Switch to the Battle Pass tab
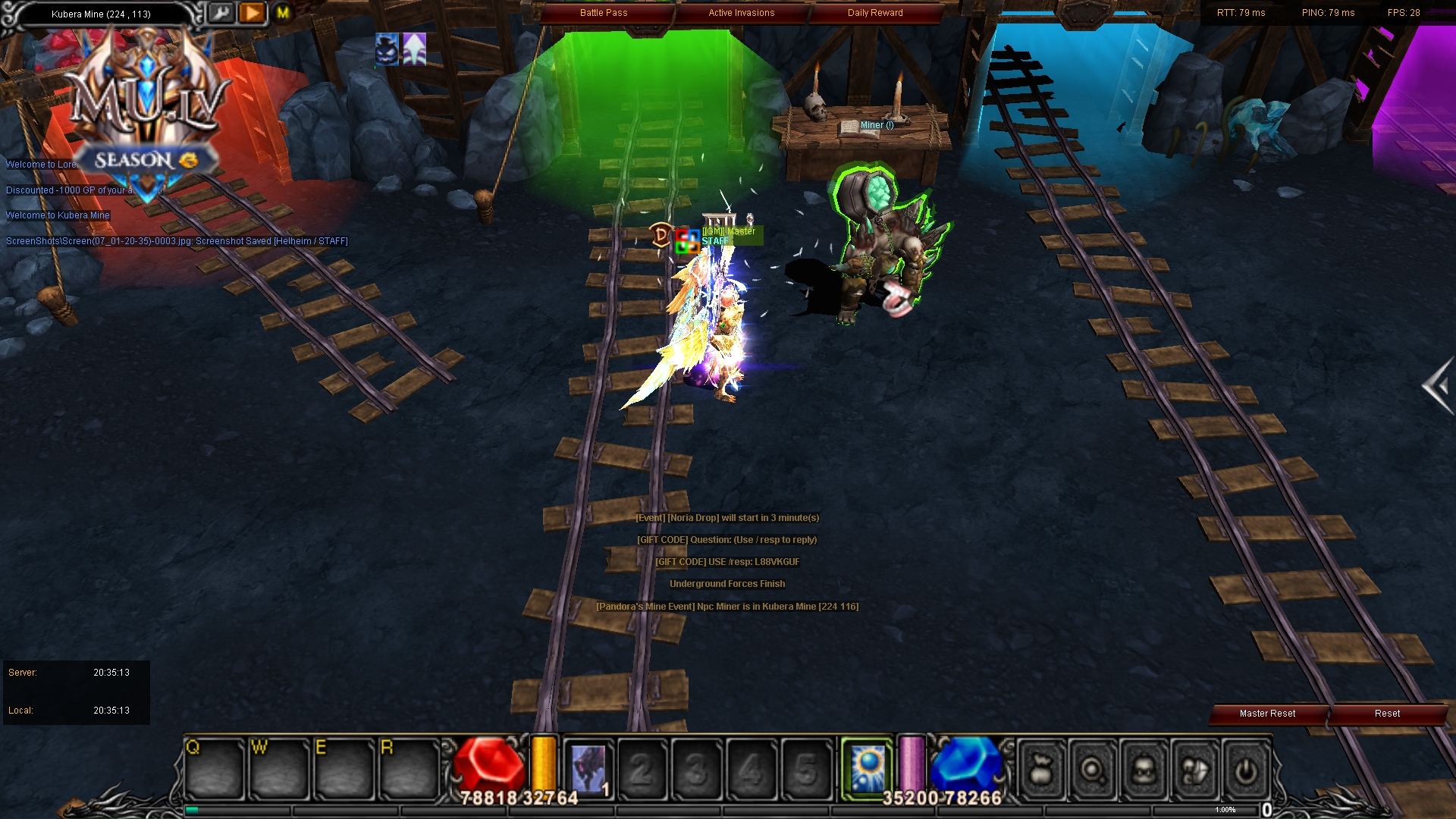 [x=603, y=12]
